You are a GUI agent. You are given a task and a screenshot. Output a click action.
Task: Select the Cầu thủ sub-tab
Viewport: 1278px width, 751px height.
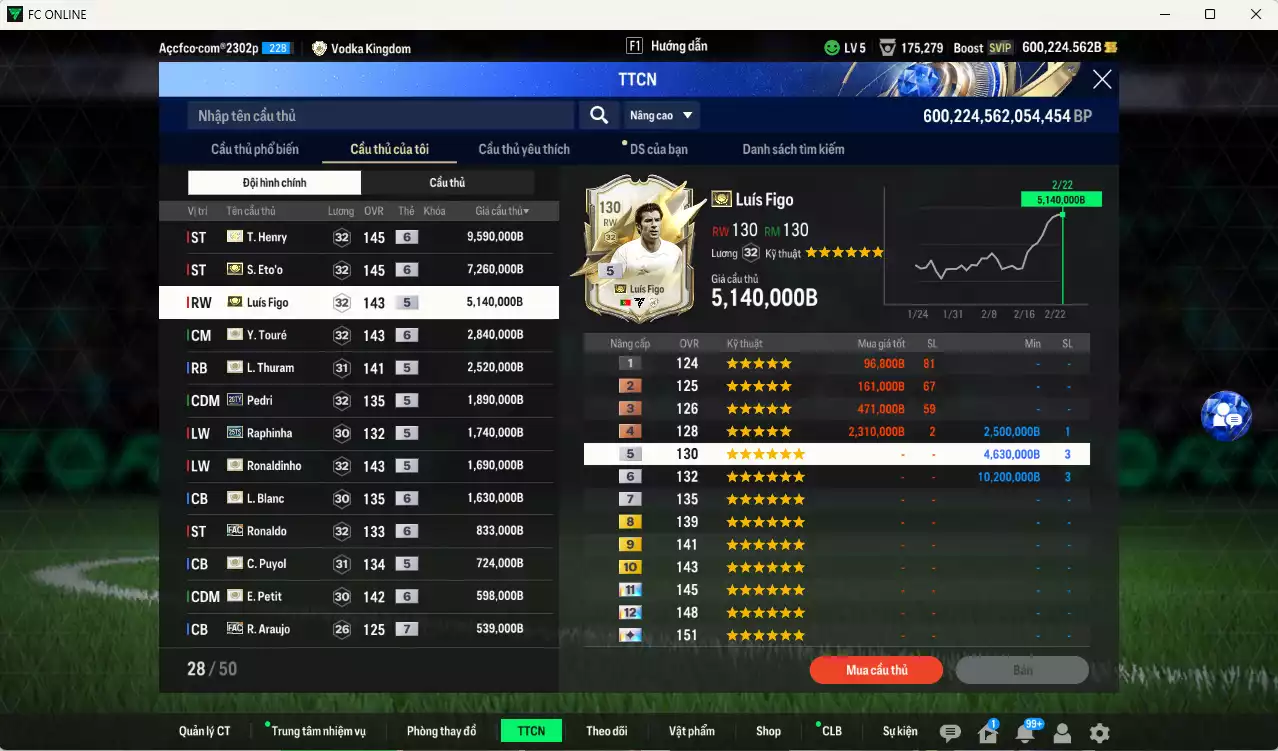pyautogui.click(x=447, y=183)
